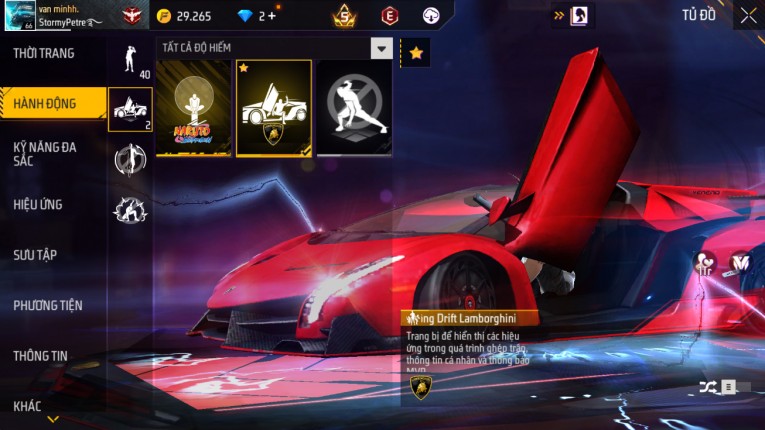Go to the Sưu Tập category
This screenshot has width=765, height=430.
coord(36,255)
